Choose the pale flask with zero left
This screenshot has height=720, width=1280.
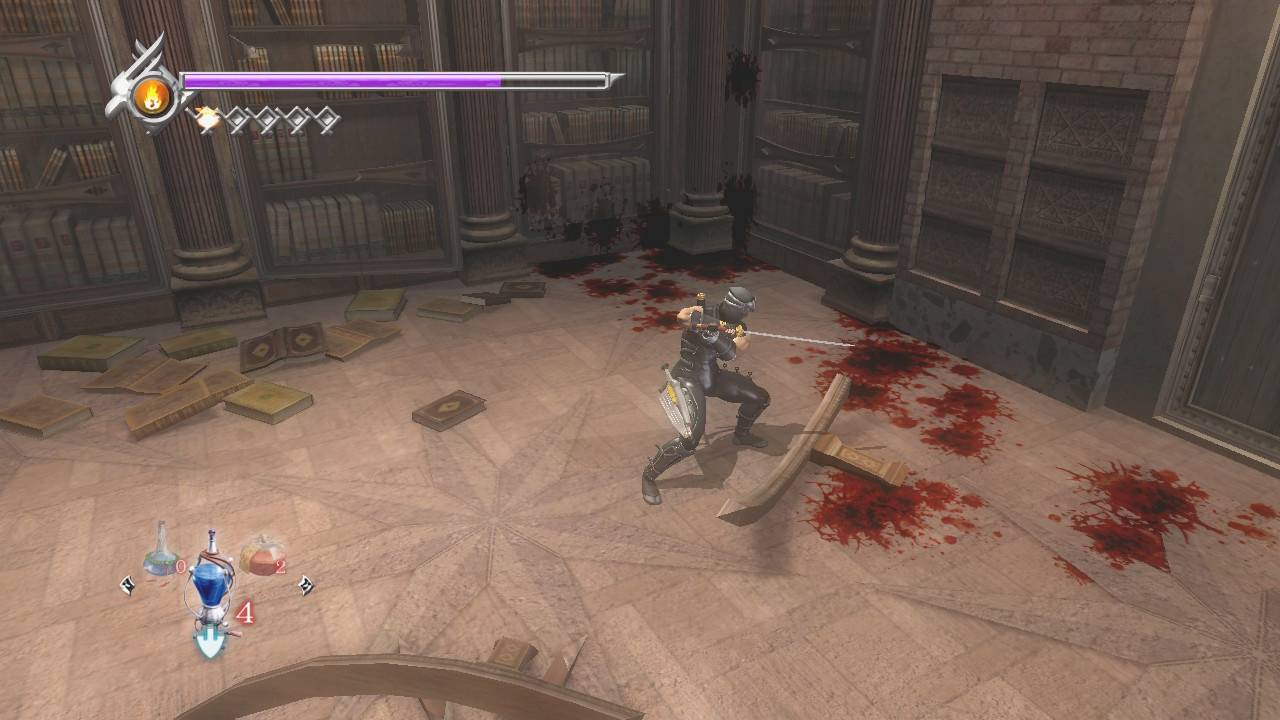click(x=160, y=553)
